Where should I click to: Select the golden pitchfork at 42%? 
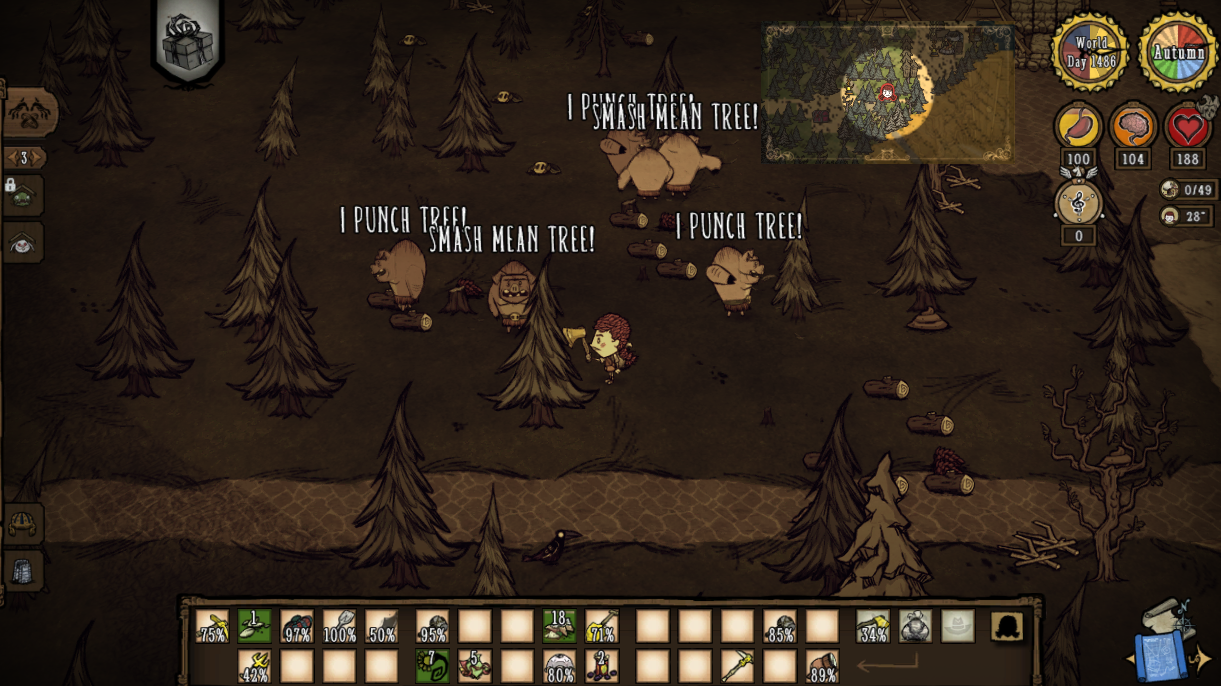click(x=254, y=666)
